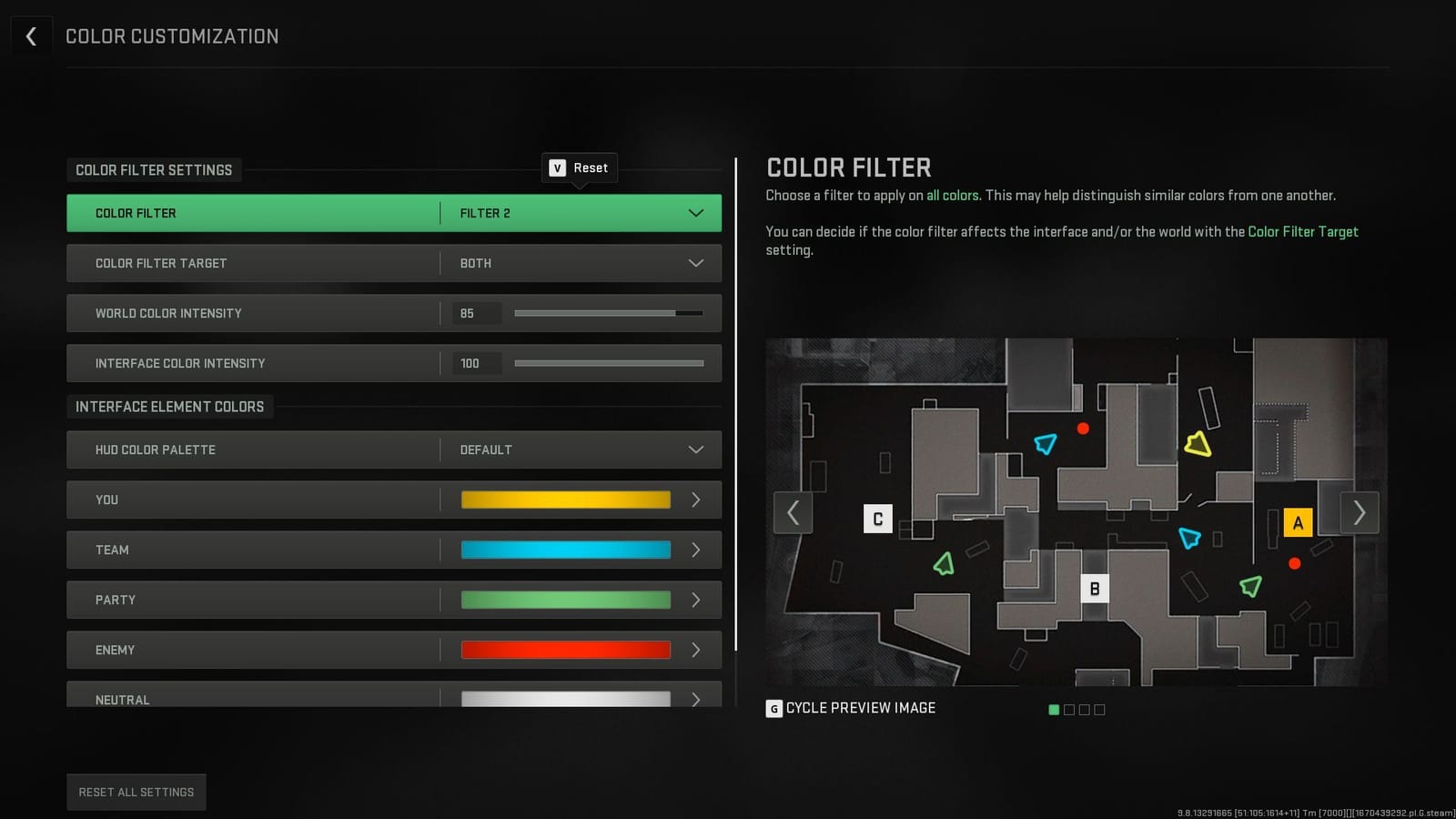This screenshot has height=819, width=1456.
Task: Click the Enemy red color bar
Action: [x=564, y=650]
